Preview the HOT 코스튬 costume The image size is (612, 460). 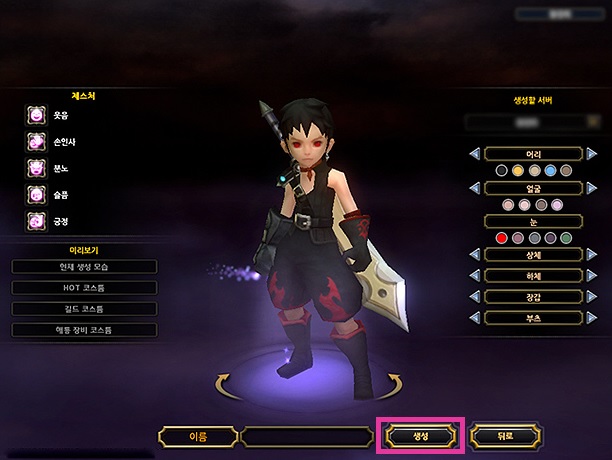click(85, 288)
